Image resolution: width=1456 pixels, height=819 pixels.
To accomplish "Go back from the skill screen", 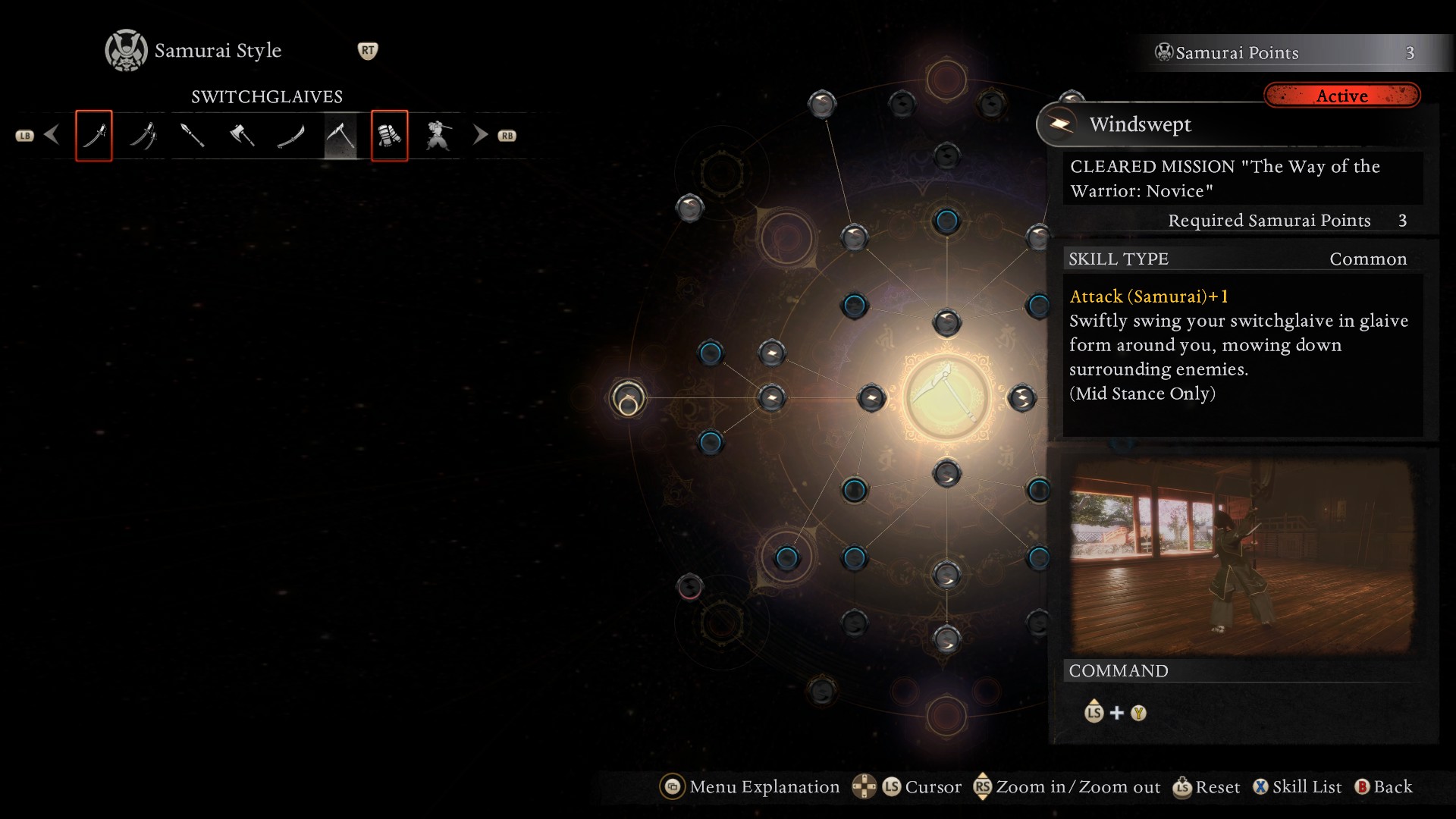I will click(x=1384, y=787).
